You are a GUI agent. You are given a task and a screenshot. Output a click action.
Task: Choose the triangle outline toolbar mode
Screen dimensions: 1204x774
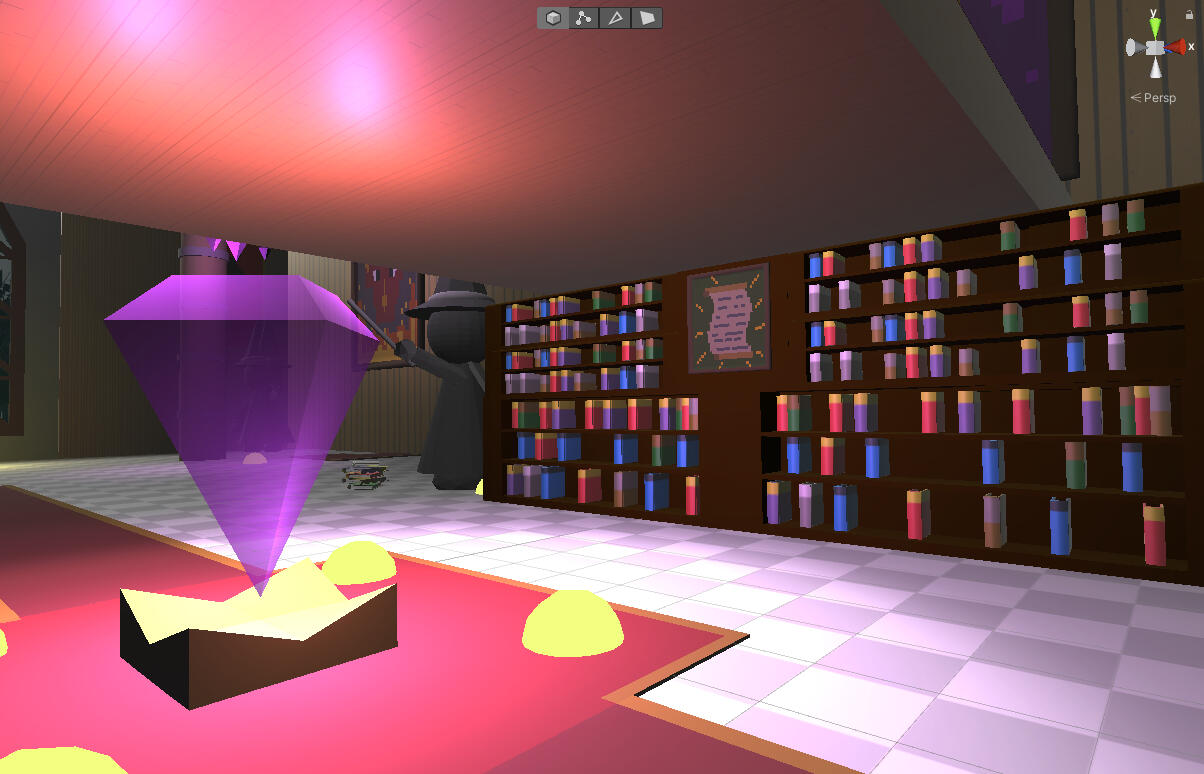[616, 18]
